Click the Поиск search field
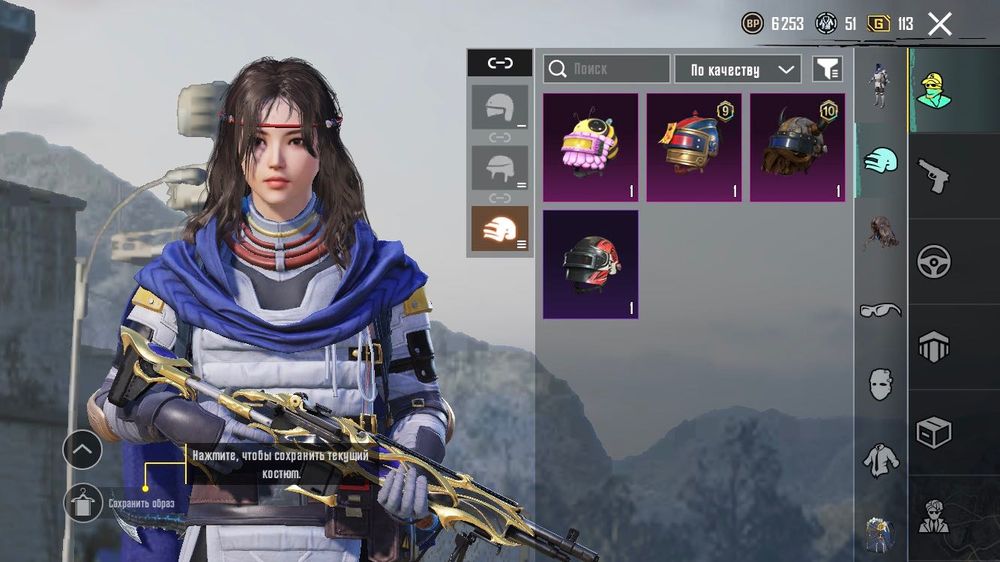The width and height of the screenshot is (1000, 562). 607,69
